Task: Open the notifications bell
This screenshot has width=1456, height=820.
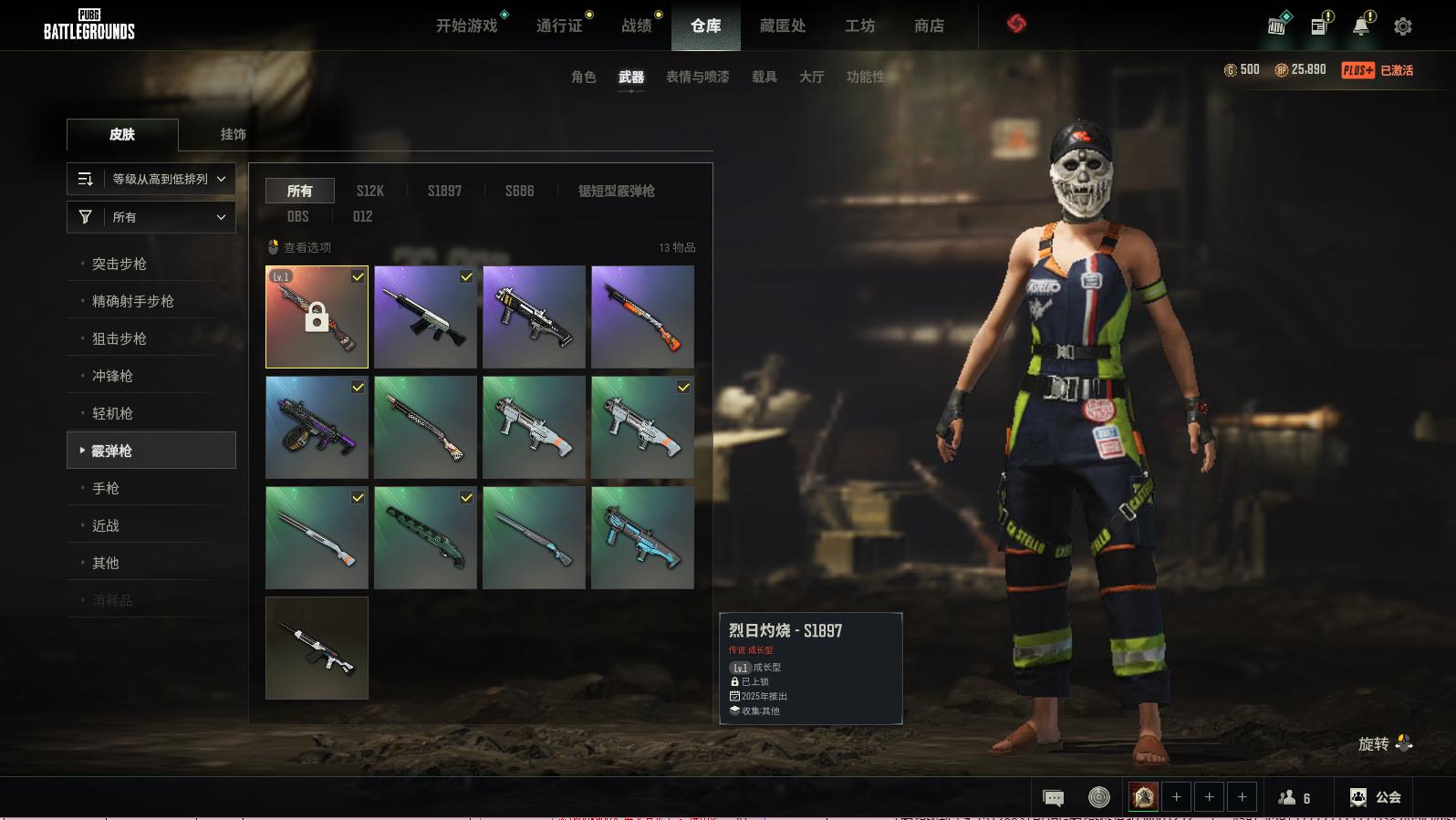Action: pyautogui.click(x=1360, y=26)
